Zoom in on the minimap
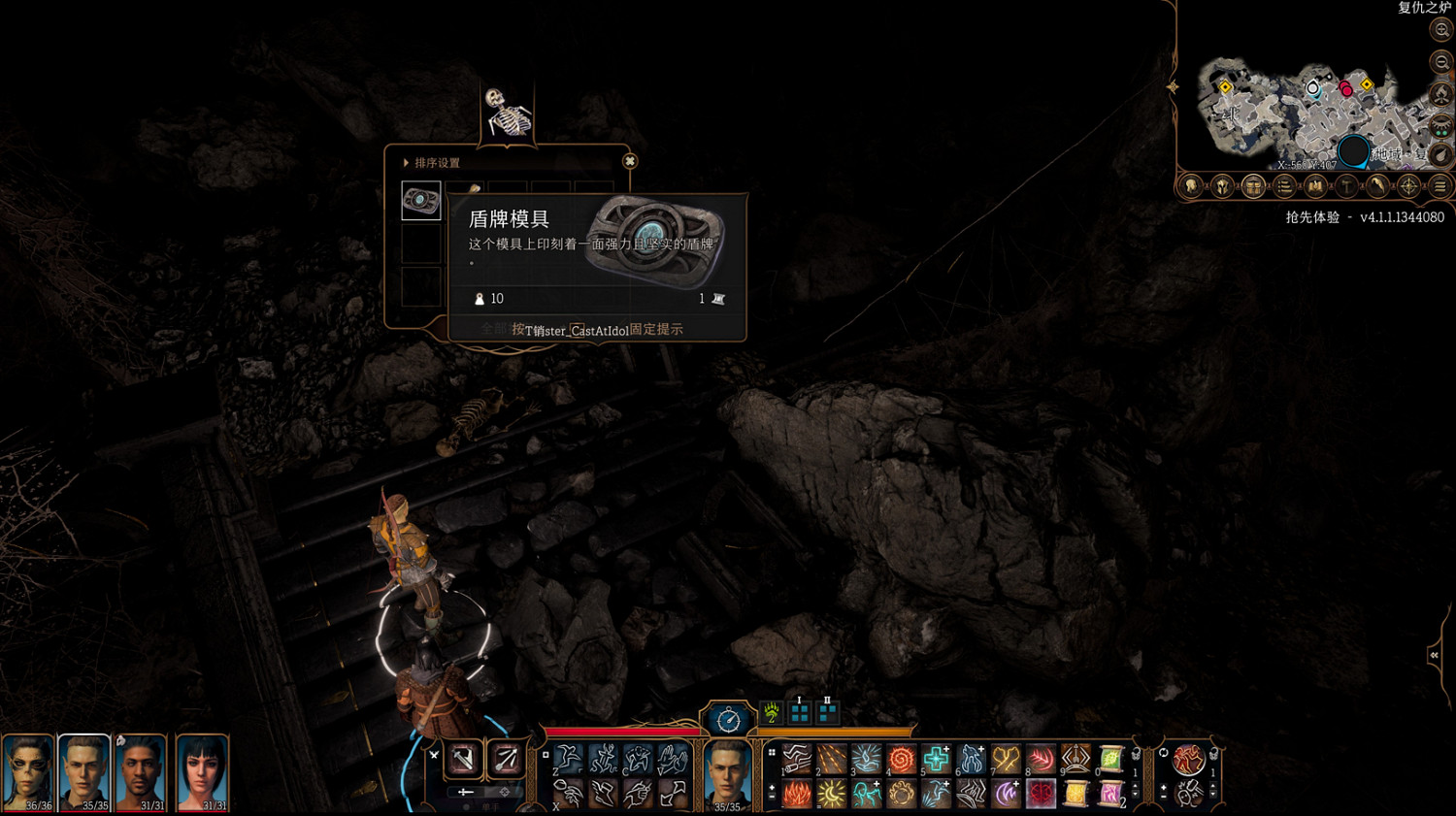The image size is (1456, 816). [1441, 30]
